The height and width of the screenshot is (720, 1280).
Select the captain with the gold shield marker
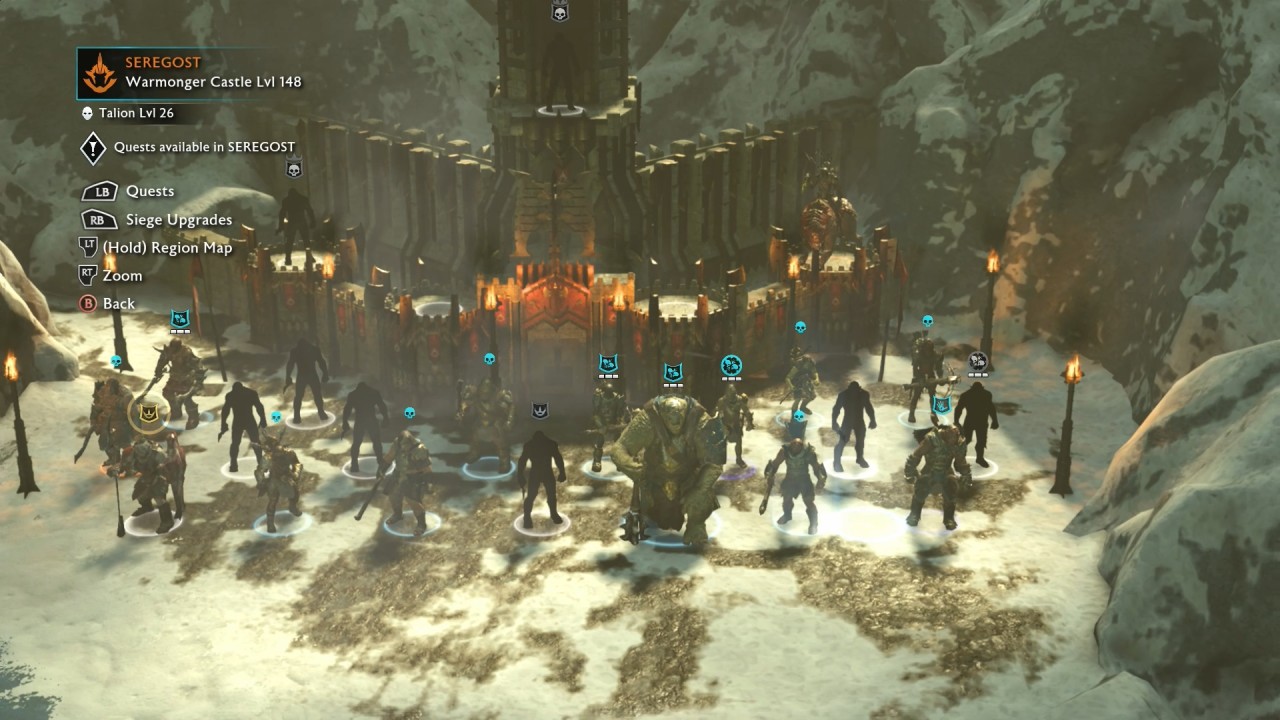pyautogui.click(x=147, y=412)
